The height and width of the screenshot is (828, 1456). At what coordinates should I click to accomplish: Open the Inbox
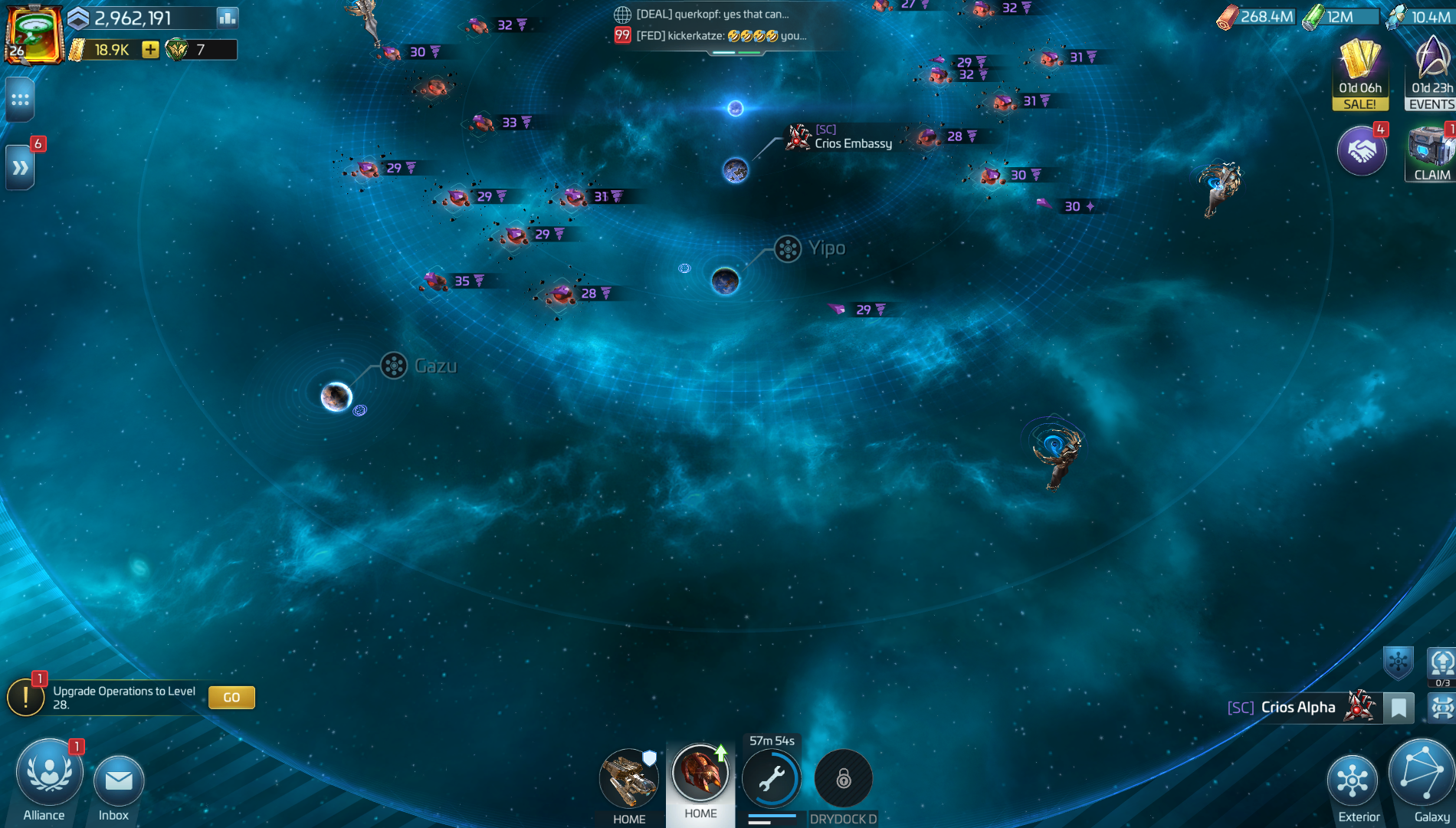(x=118, y=782)
